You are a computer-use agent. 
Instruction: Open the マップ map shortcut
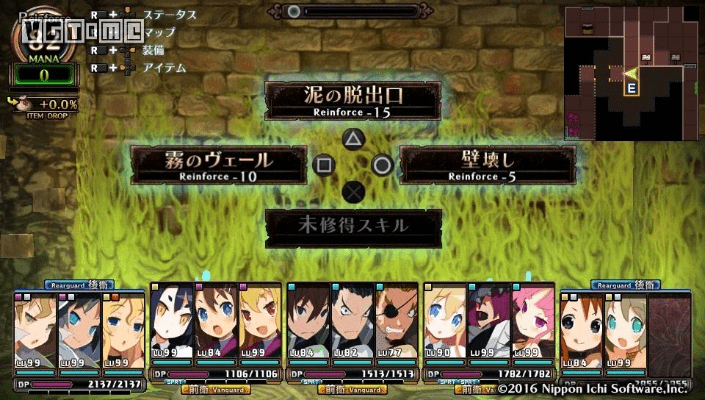pos(159,32)
